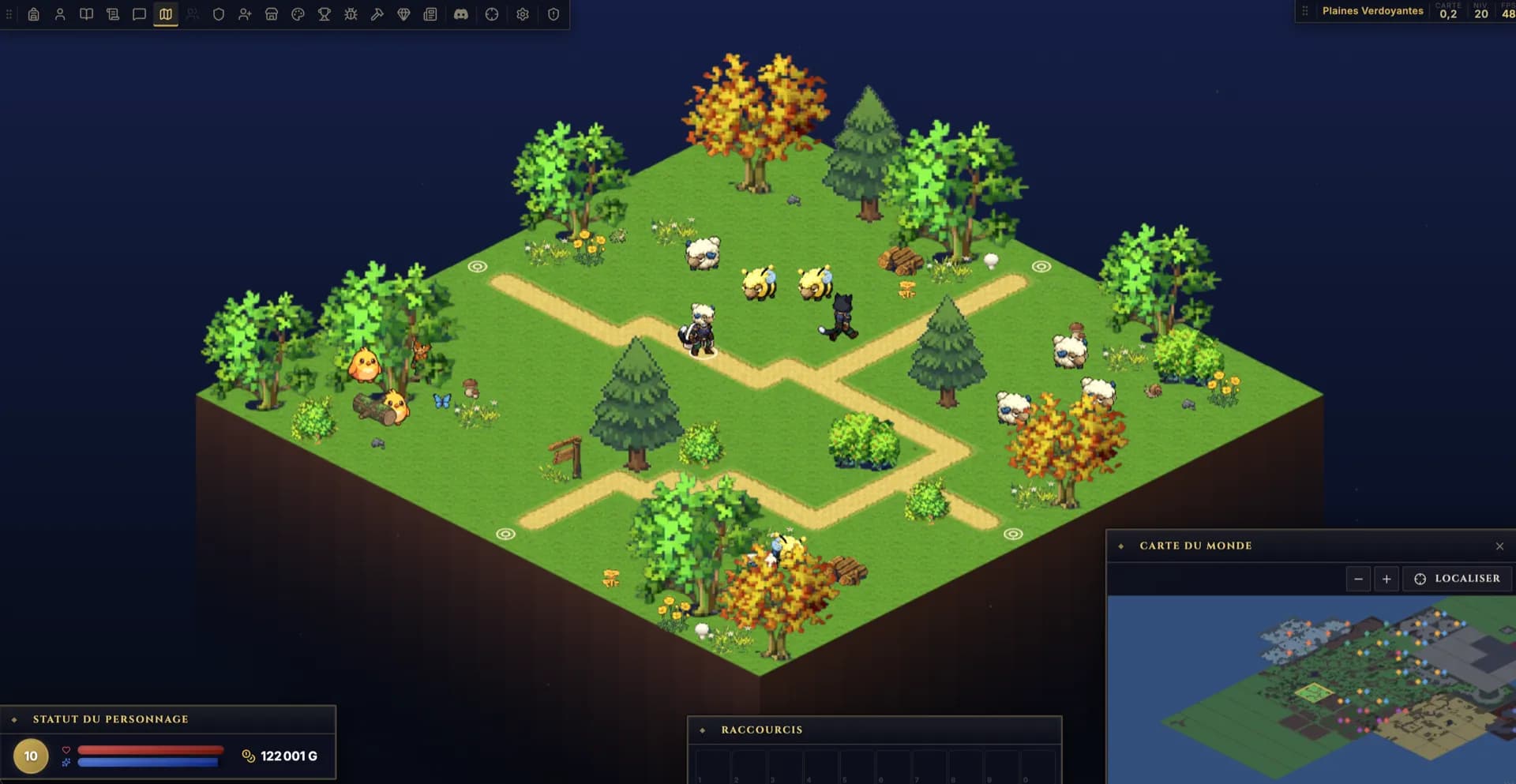Open the open-book icon in toolbar
The width and height of the screenshot is (1516, 784).
pos(87,14)
